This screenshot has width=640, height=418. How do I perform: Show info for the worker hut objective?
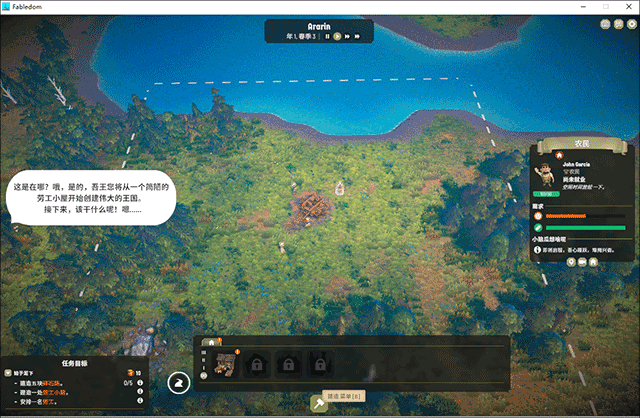[139, 392]
